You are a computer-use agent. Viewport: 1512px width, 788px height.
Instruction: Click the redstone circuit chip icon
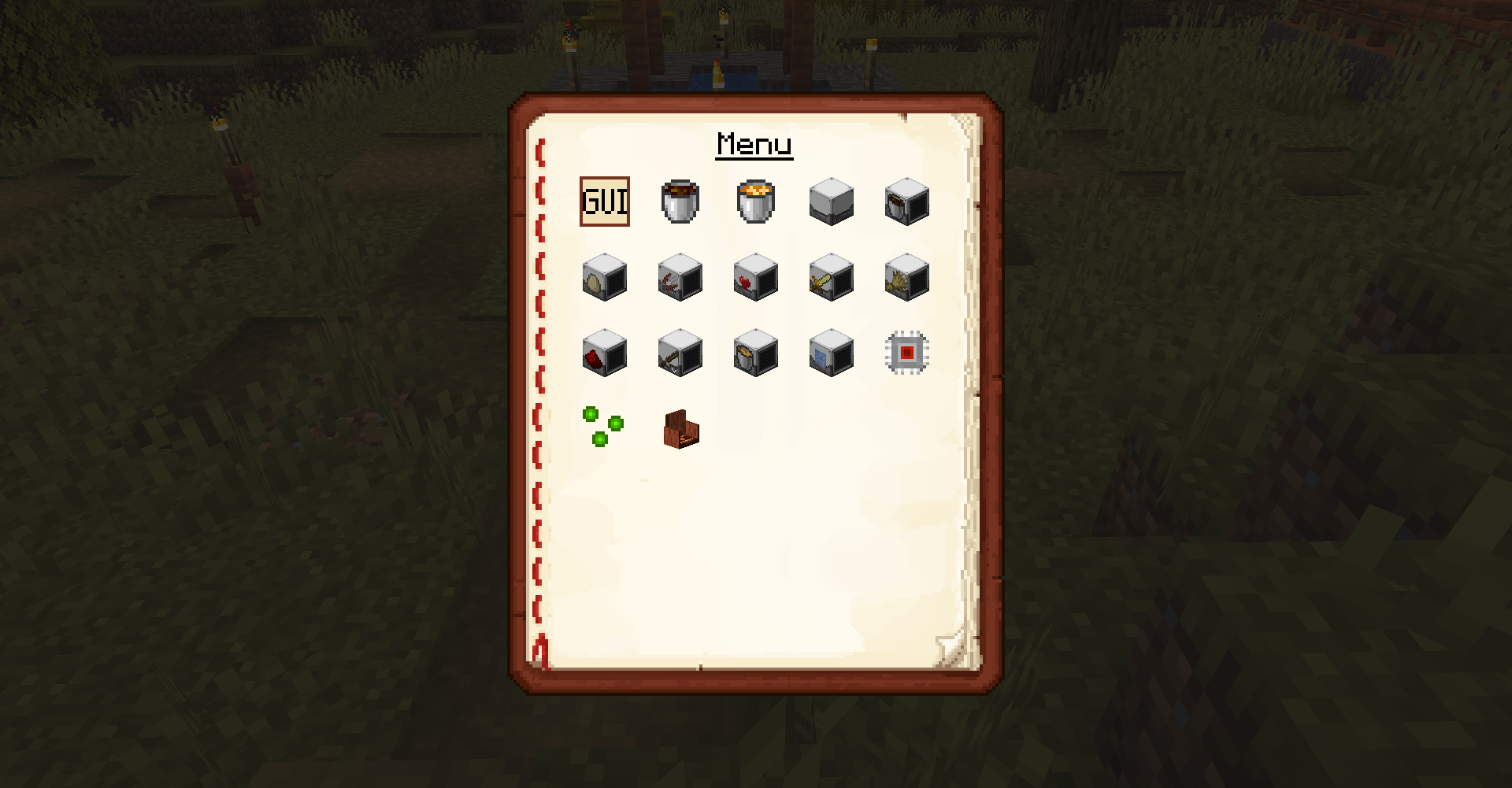[x=906, y=354]
